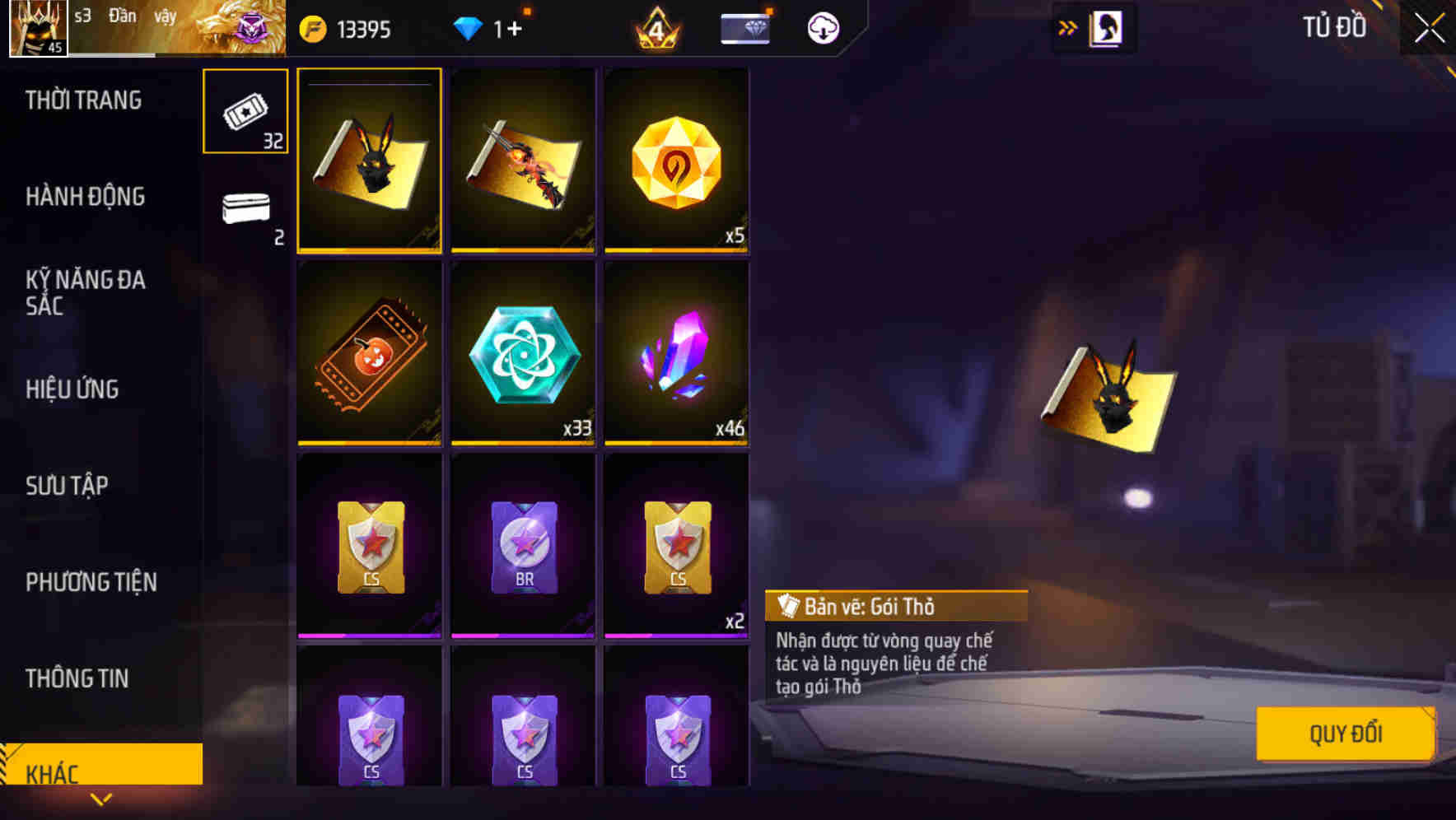This screenshot has width=1456, height=820.
Task: Collapse the panel using the double-arrow chevron
Action: tap(1066, 26)
